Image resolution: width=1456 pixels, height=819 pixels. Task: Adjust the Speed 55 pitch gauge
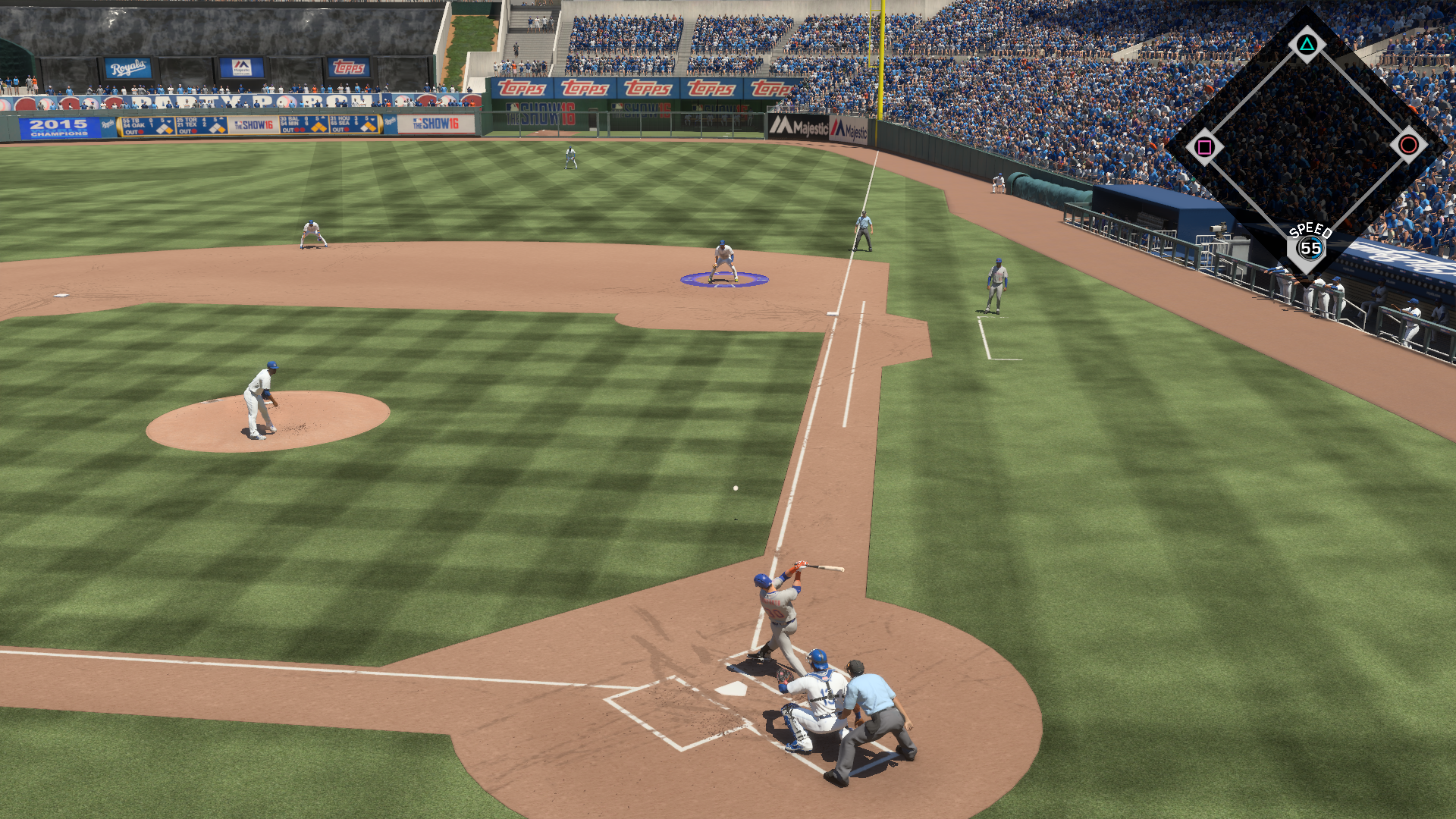point(1311,247)
